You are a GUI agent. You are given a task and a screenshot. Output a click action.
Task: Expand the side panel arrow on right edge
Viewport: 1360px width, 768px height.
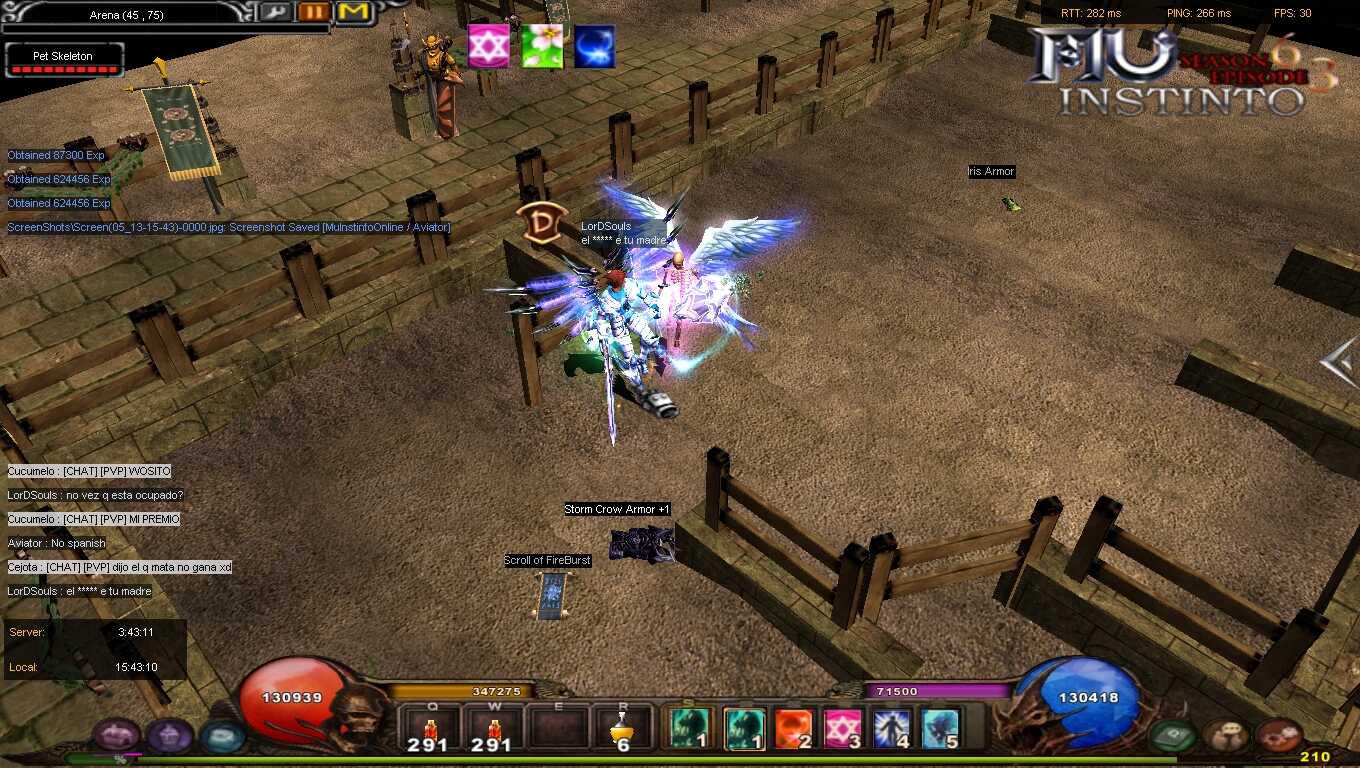1340,362
